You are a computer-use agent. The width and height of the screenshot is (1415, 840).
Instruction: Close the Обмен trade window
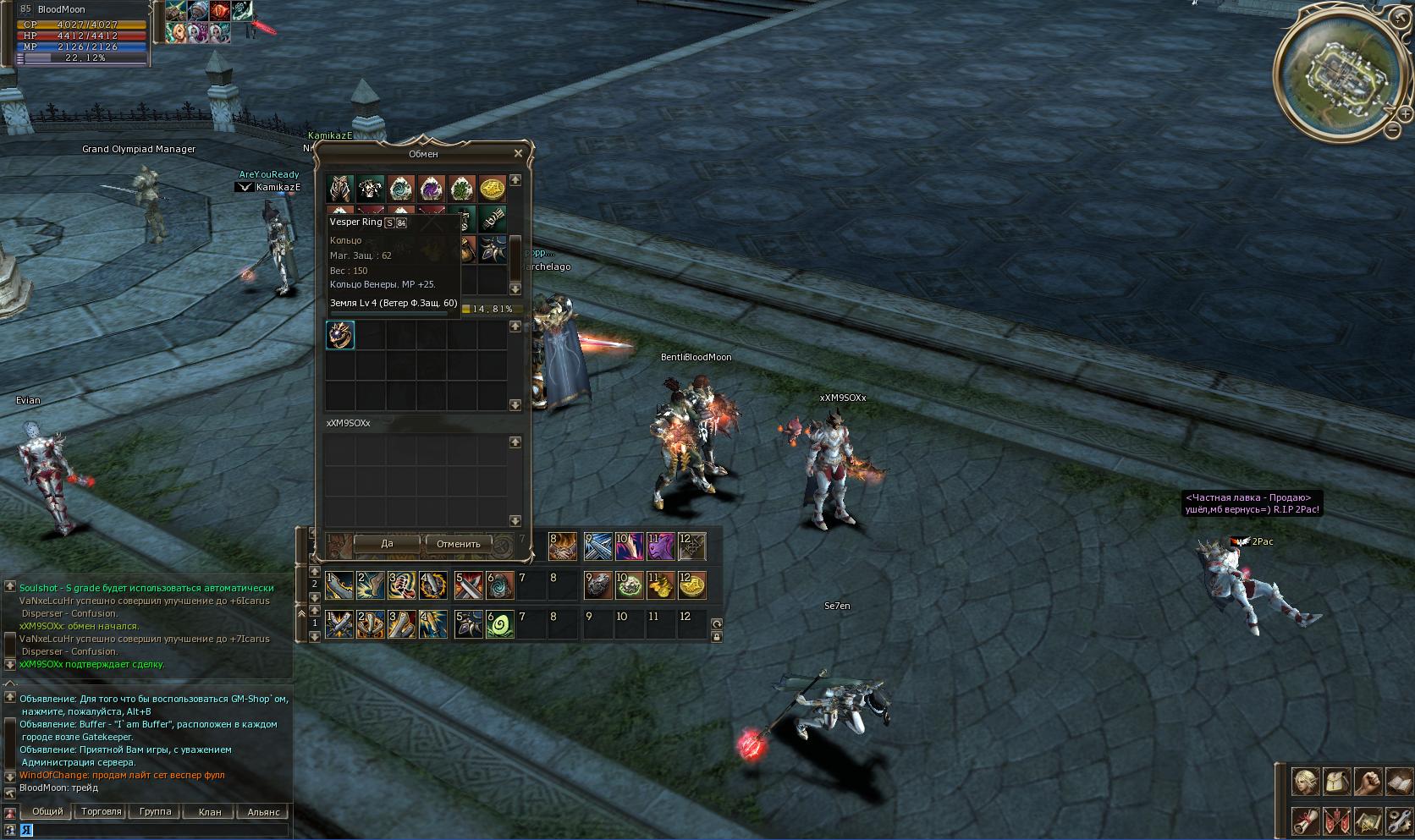click(x=519, y=153)
